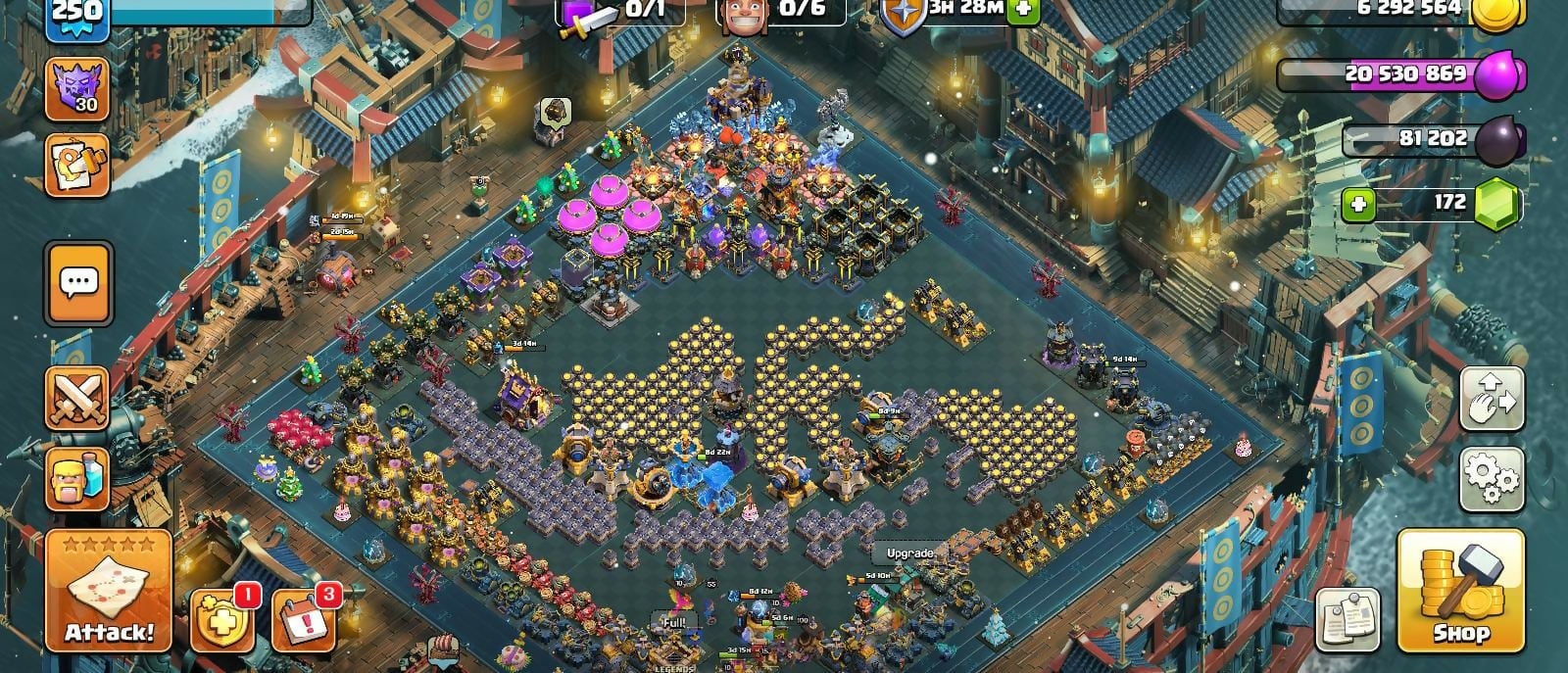Image resolution: width=1568 pixels, height=673 pixels.
Task: Open the player level 250 badge
Action: [75, 14]
